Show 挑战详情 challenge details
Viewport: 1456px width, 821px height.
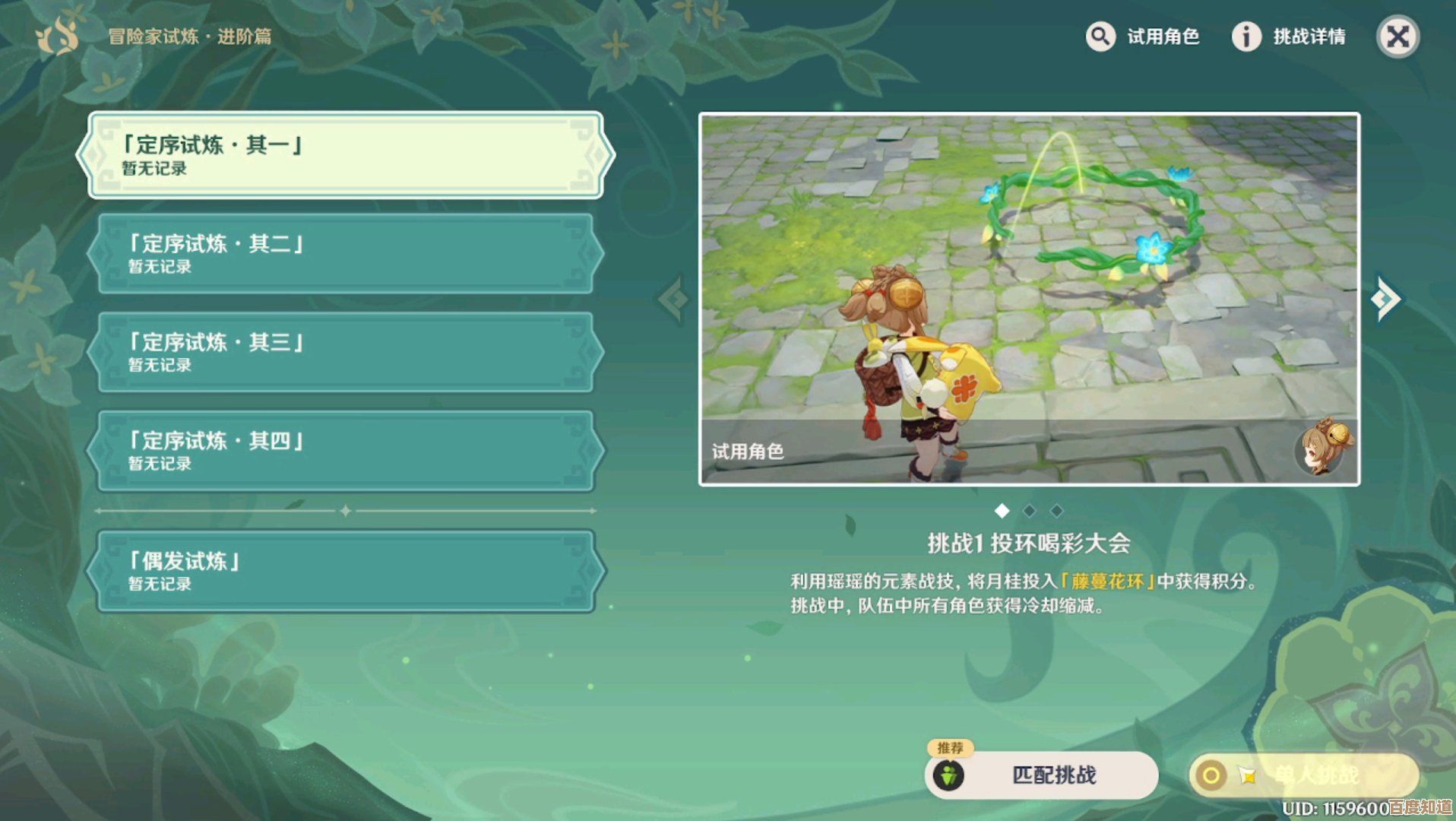[x=1289, y=36]
